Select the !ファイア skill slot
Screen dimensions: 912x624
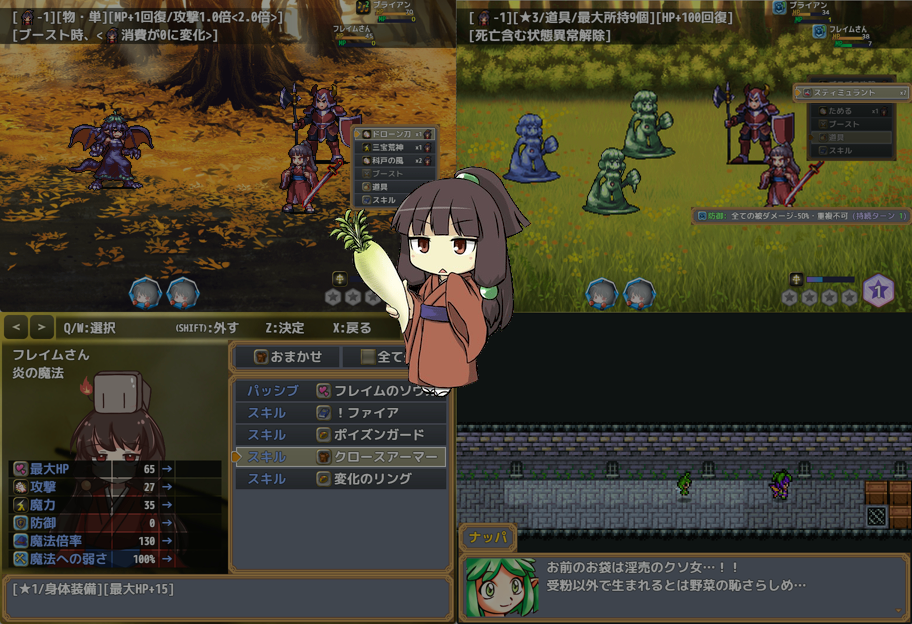[340, 413]
